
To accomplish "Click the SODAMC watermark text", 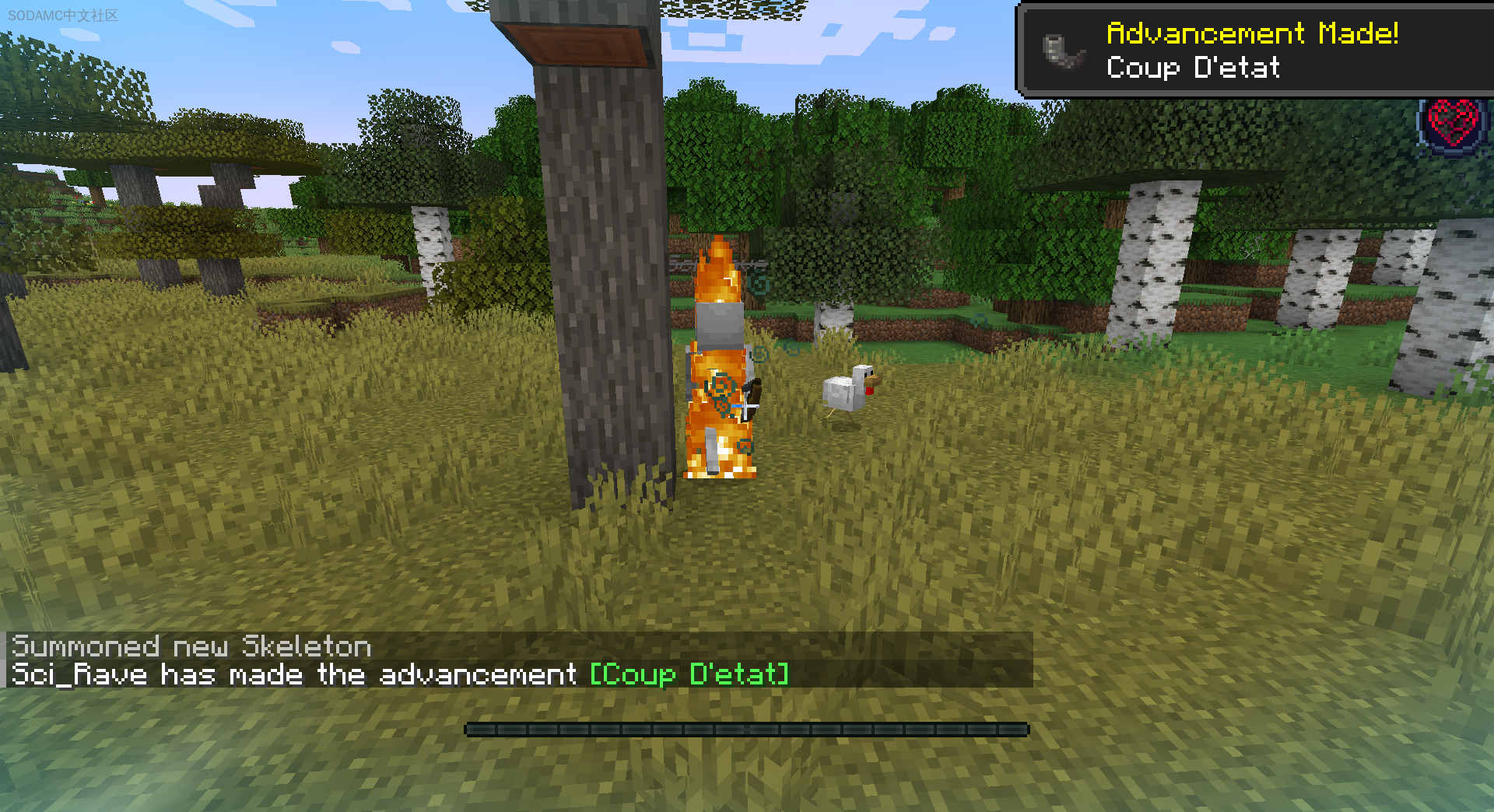I will 63,16.
